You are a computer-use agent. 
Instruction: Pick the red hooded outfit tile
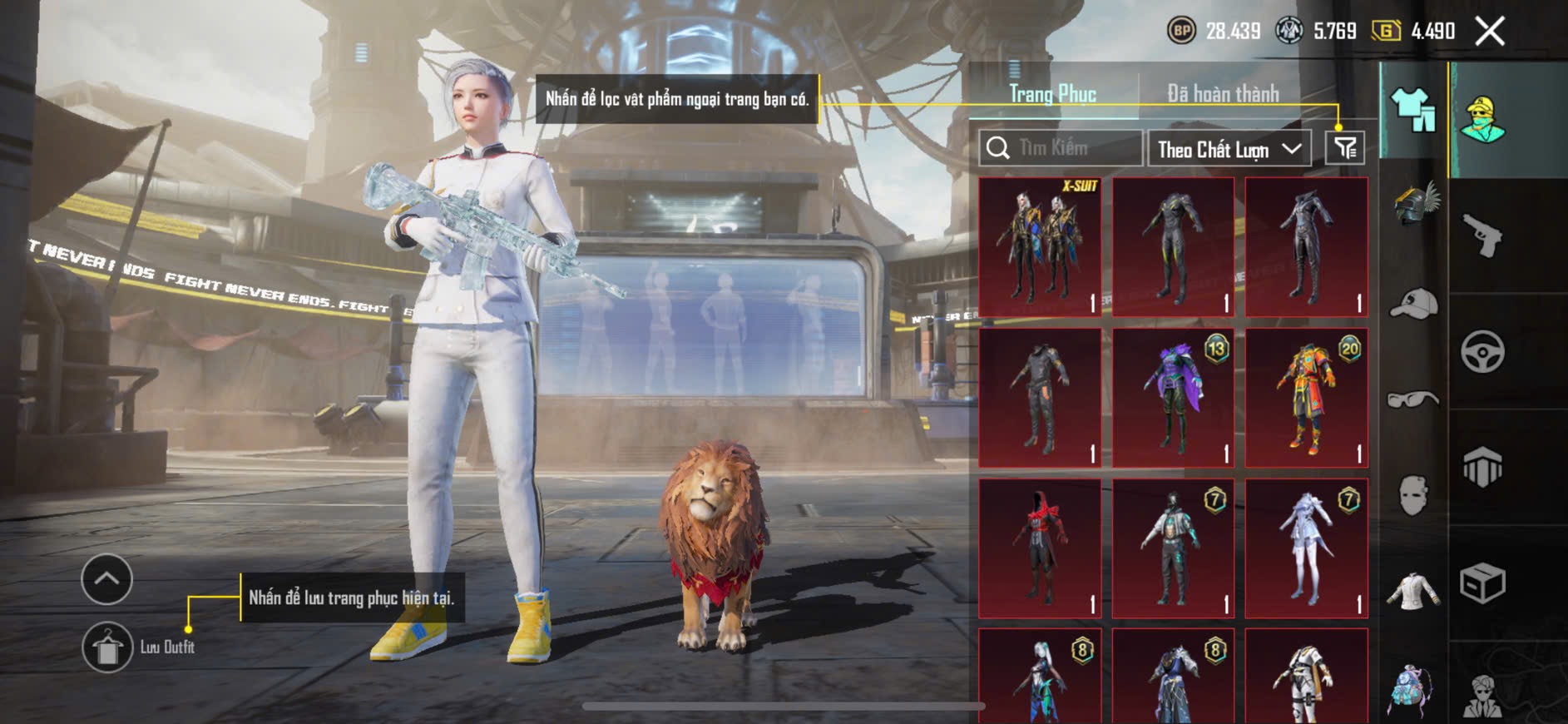1040,548
